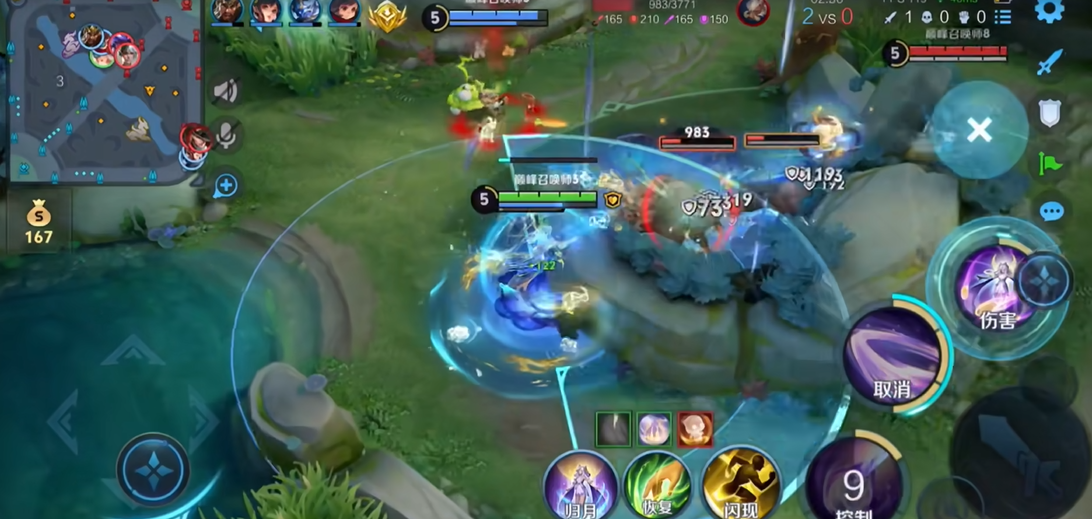Activate the 归月 ability

580,485
